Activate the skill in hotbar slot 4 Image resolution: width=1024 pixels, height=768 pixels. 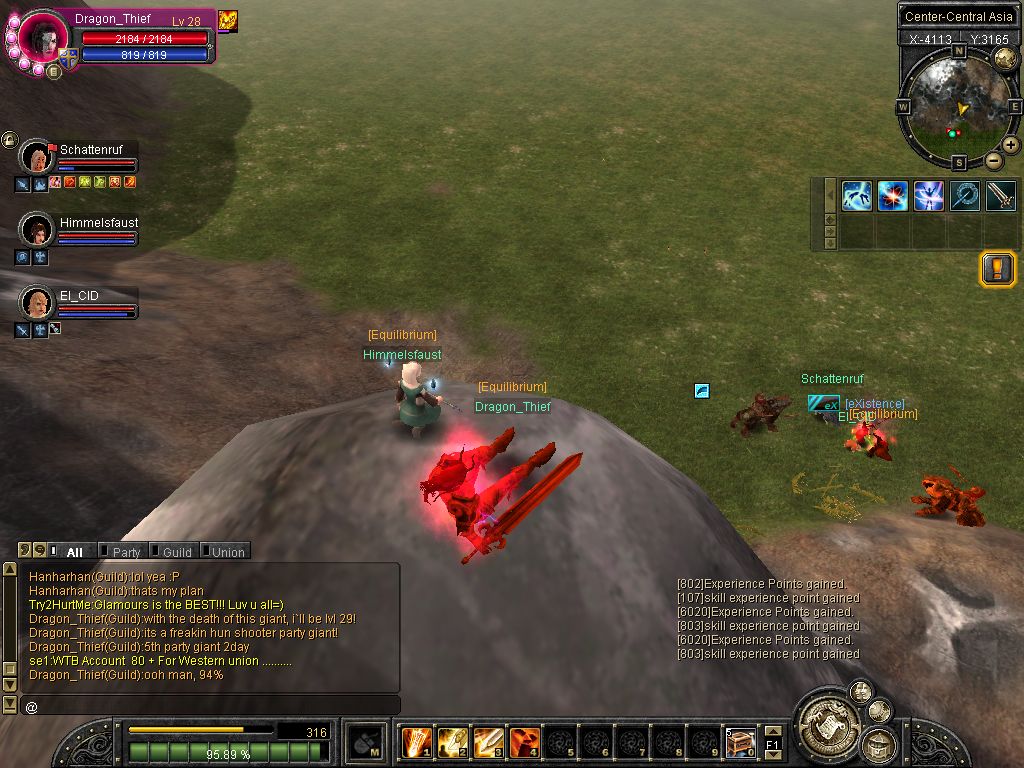point(524,742)
